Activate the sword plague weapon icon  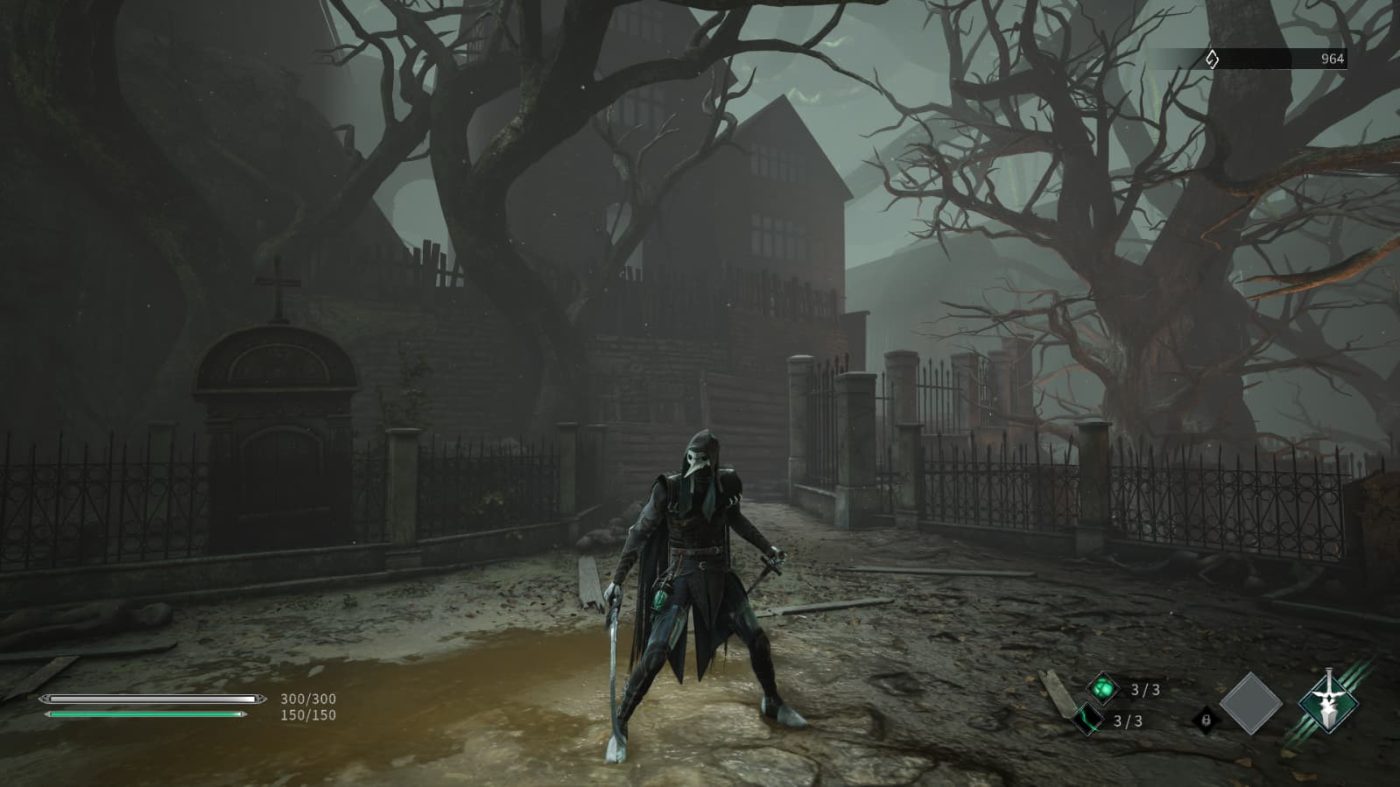click(1327, 700)
